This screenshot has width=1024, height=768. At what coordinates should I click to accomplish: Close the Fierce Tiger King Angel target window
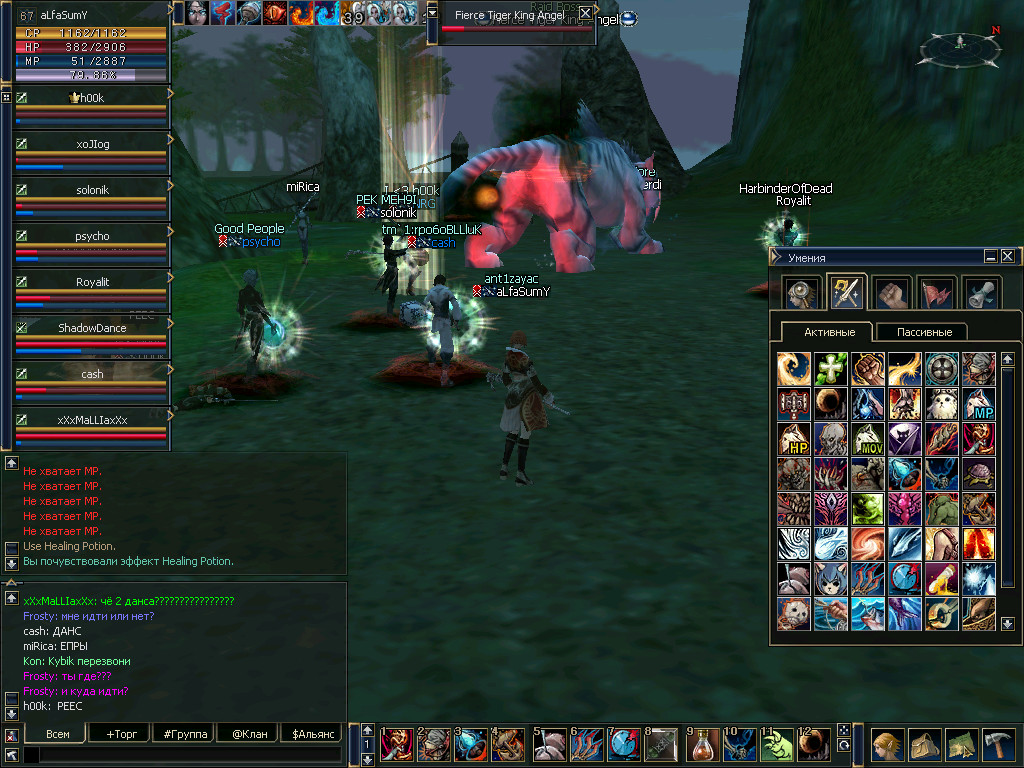585,13
